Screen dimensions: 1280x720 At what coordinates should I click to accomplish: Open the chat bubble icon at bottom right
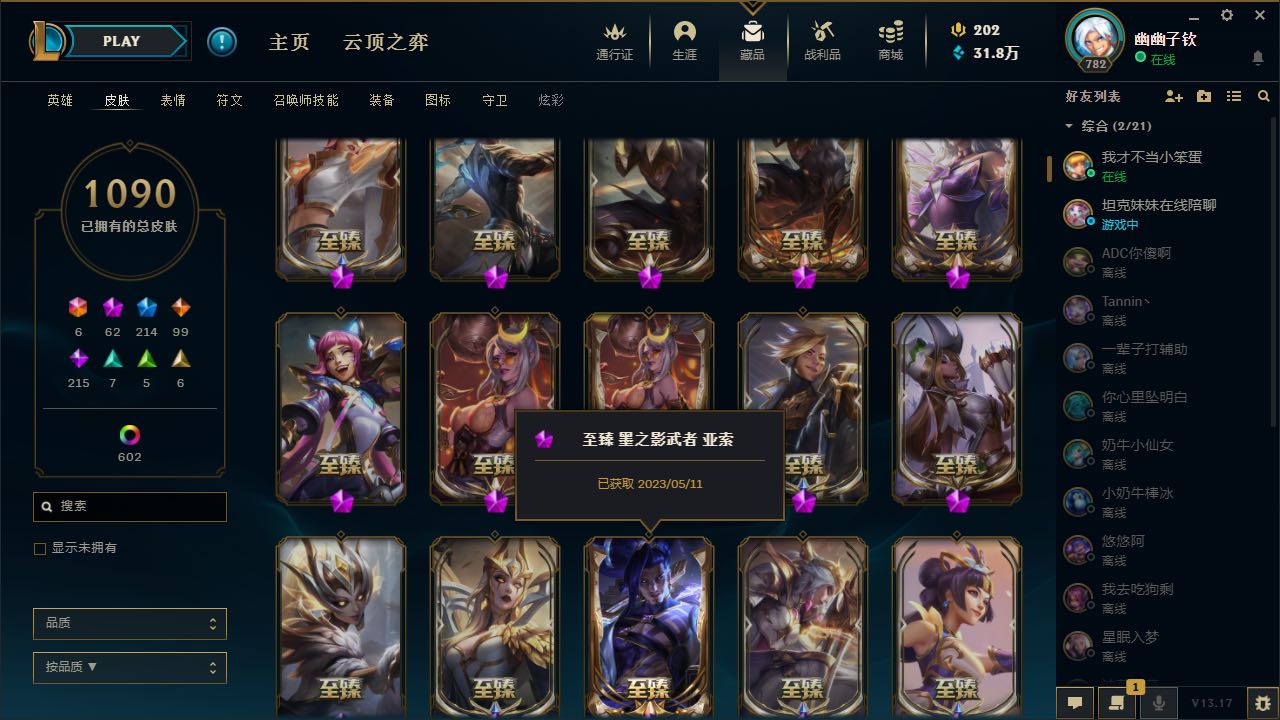tap(1073, 703)
